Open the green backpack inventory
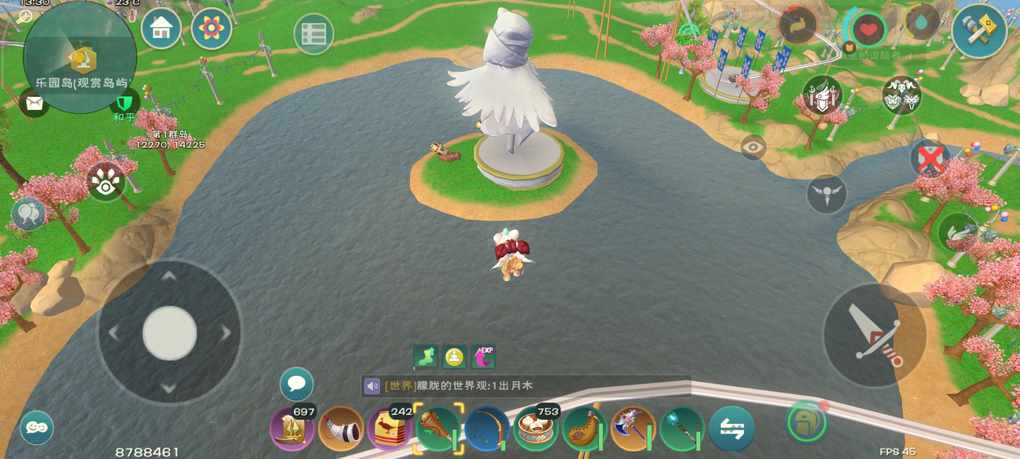 [x=806, y=421]
